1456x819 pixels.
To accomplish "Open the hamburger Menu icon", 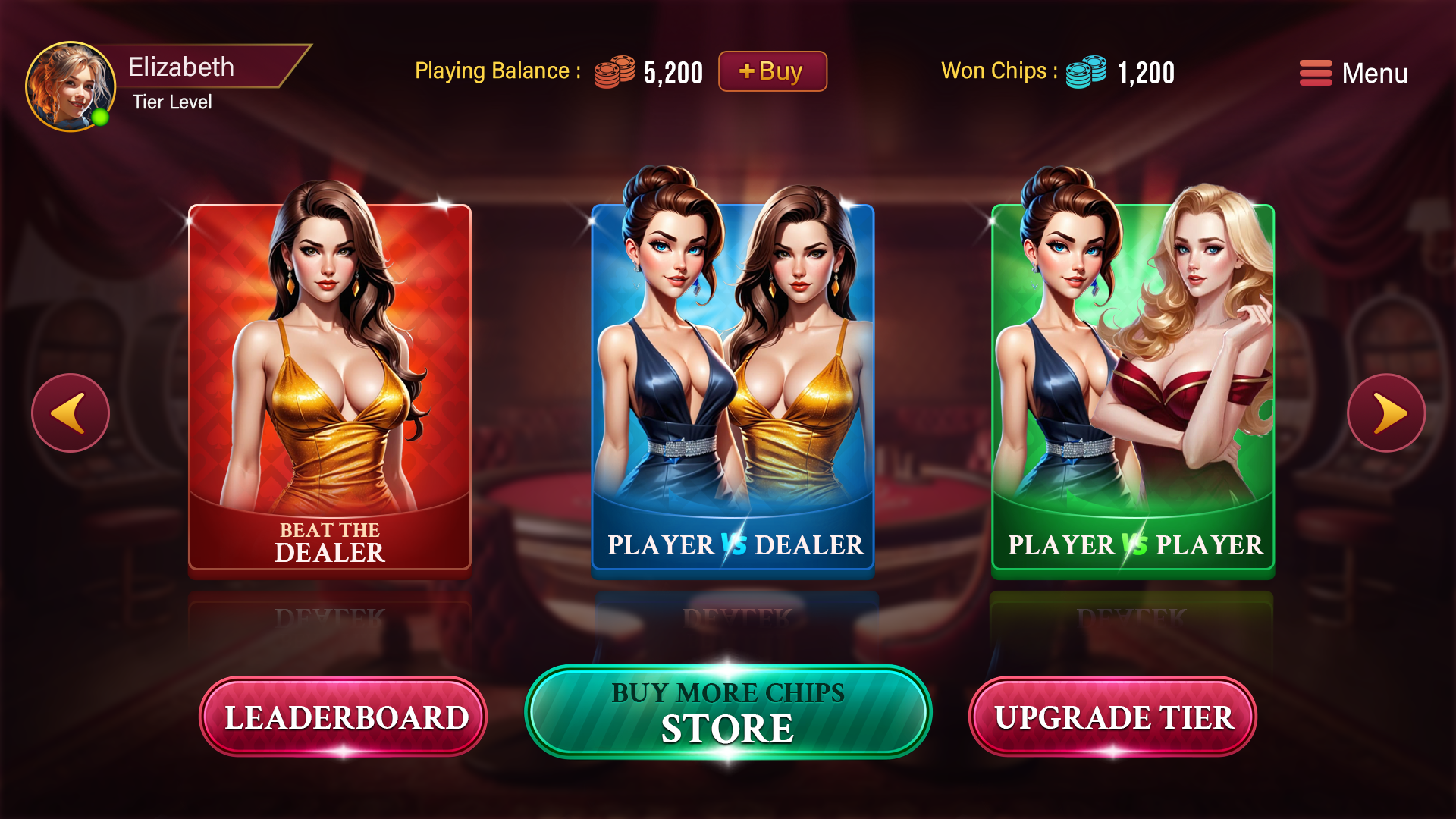I will [1315, 73].
